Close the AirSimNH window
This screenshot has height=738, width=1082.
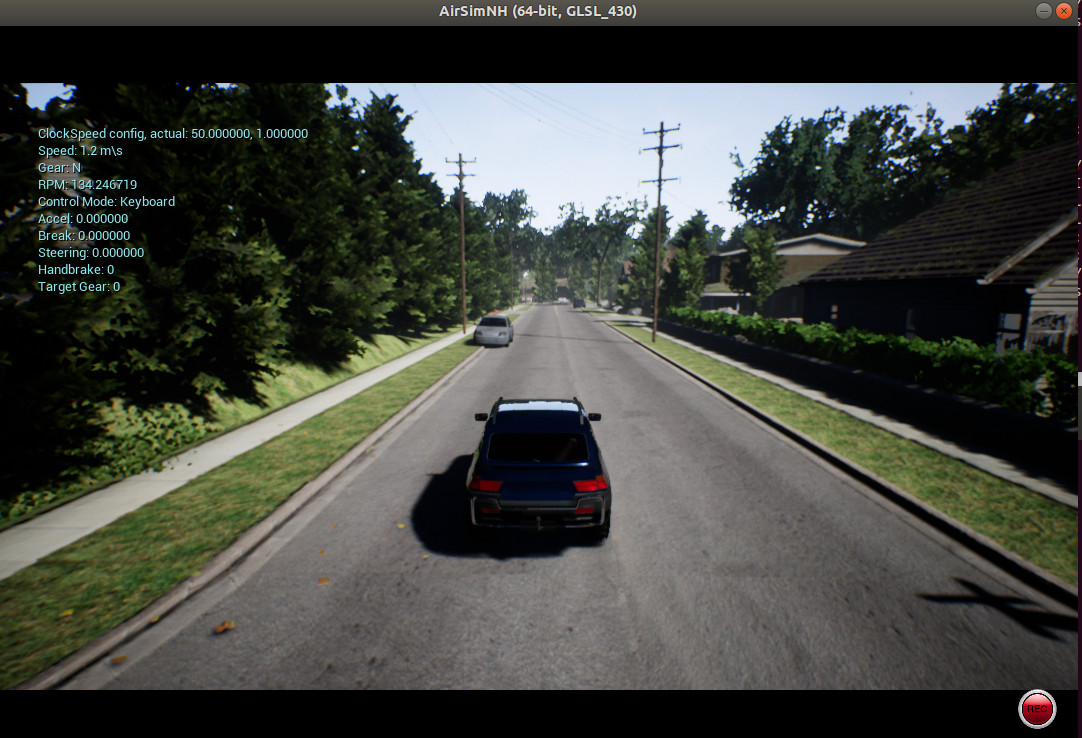tap(1064, 11)
